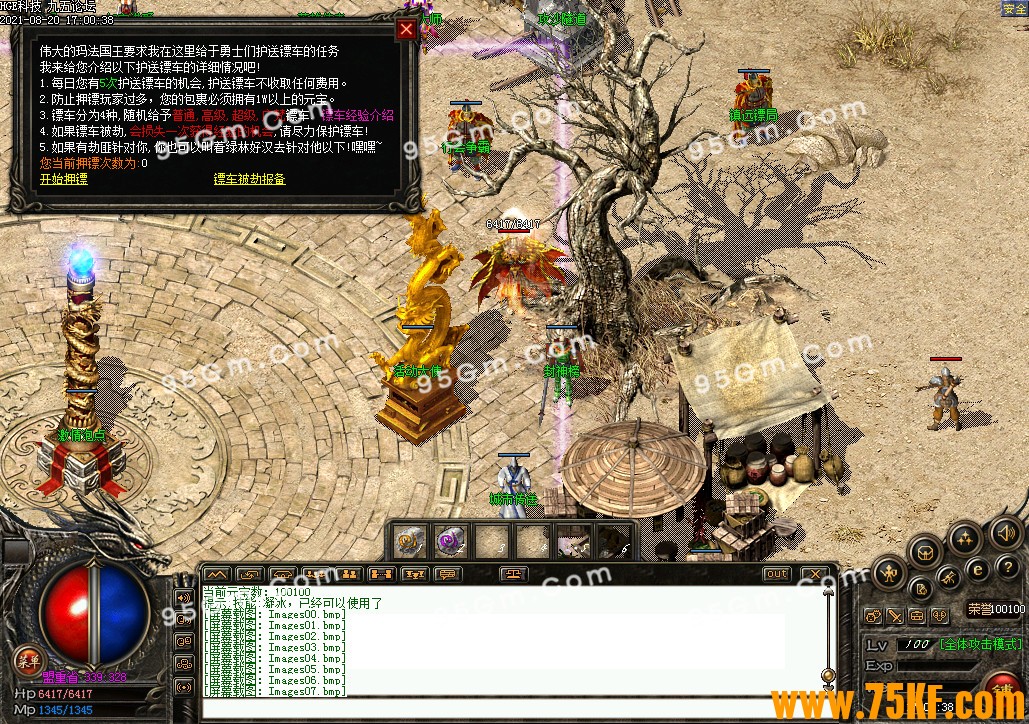Click the small crossed-swords square button
Viewport: 1029px width, 724px height.
[x=895, y=616]
